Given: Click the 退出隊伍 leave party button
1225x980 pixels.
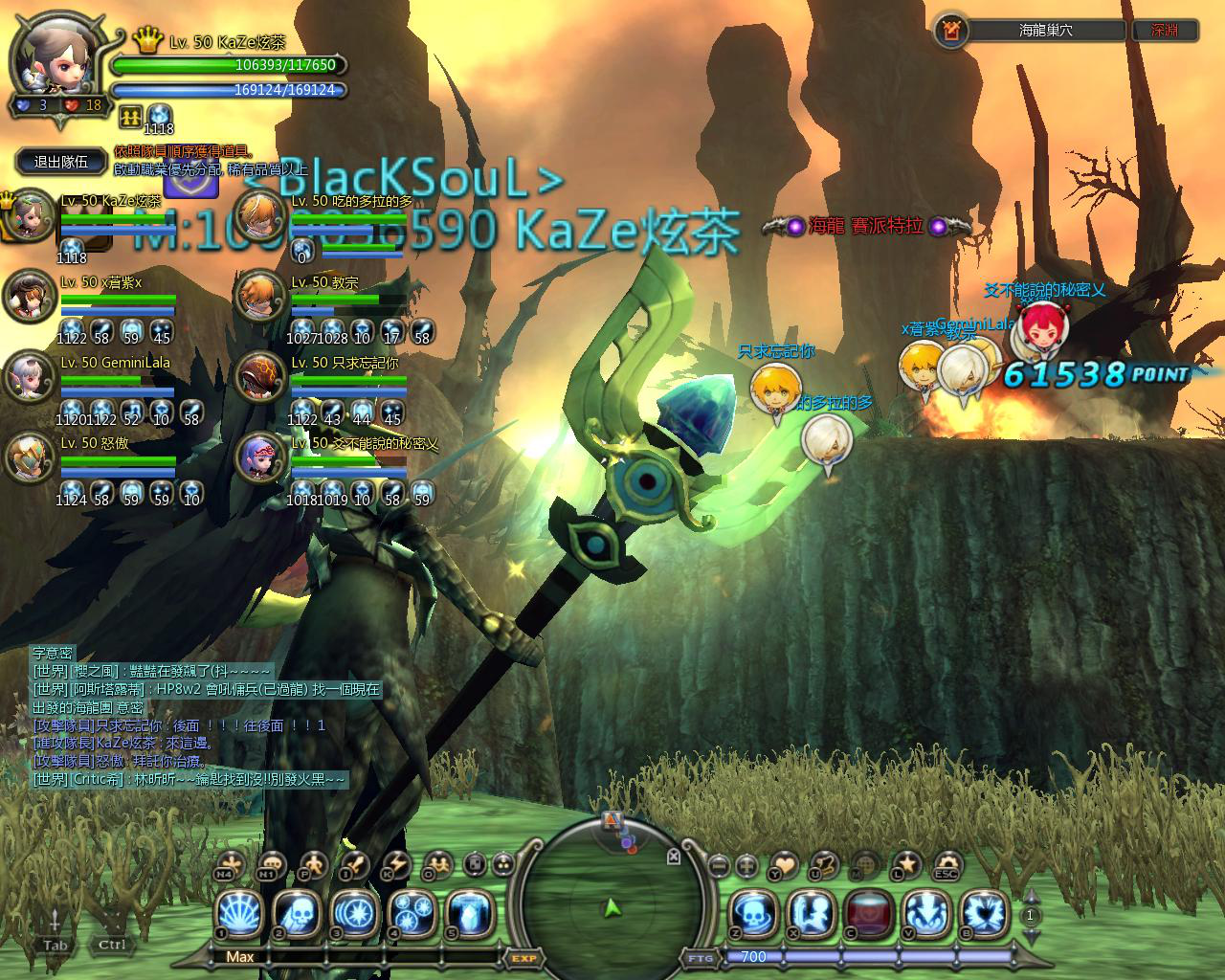Looking at the screenshot, I should pos(62,162).
